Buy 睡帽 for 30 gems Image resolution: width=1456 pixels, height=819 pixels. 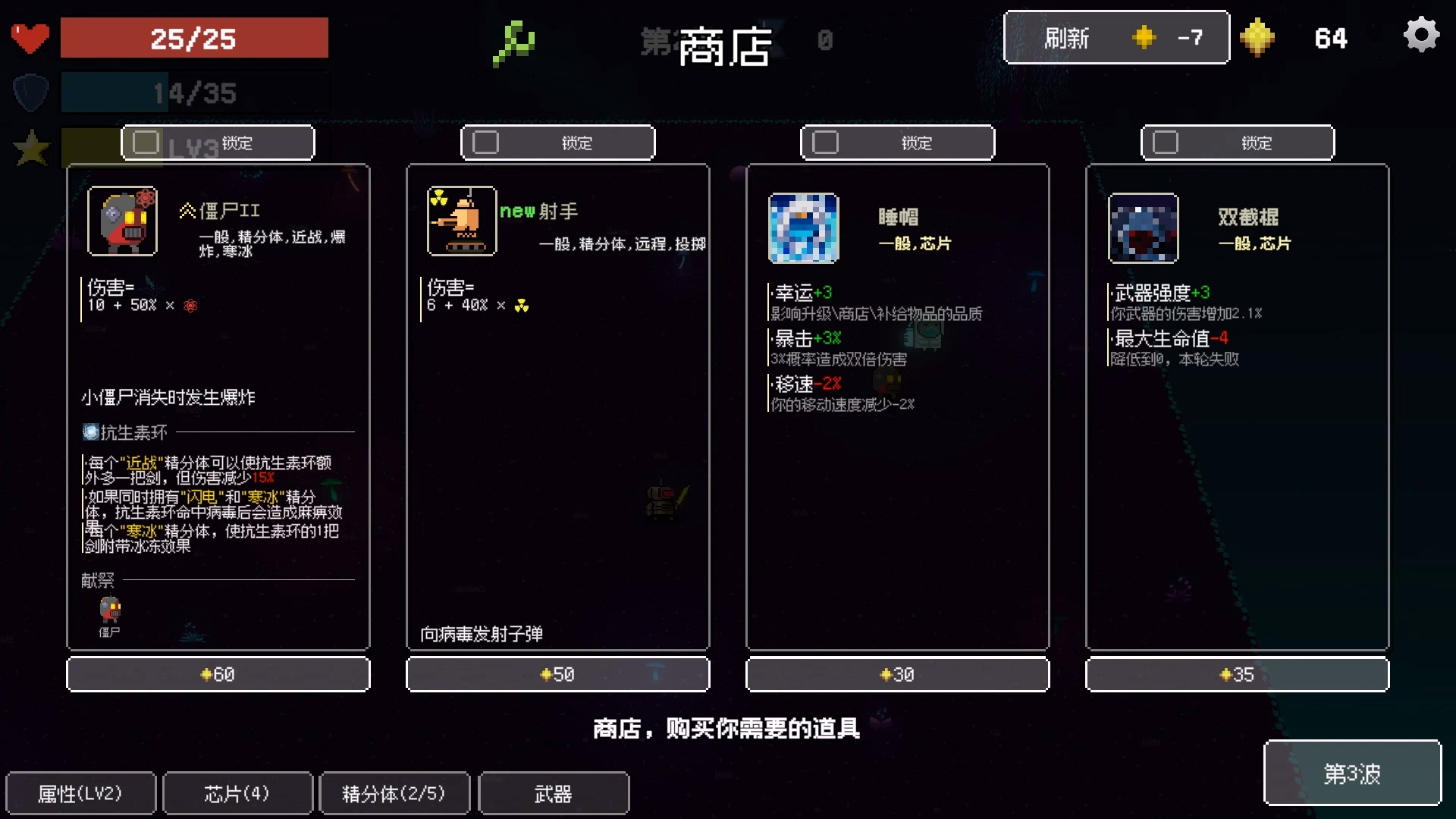click(897, 673)
